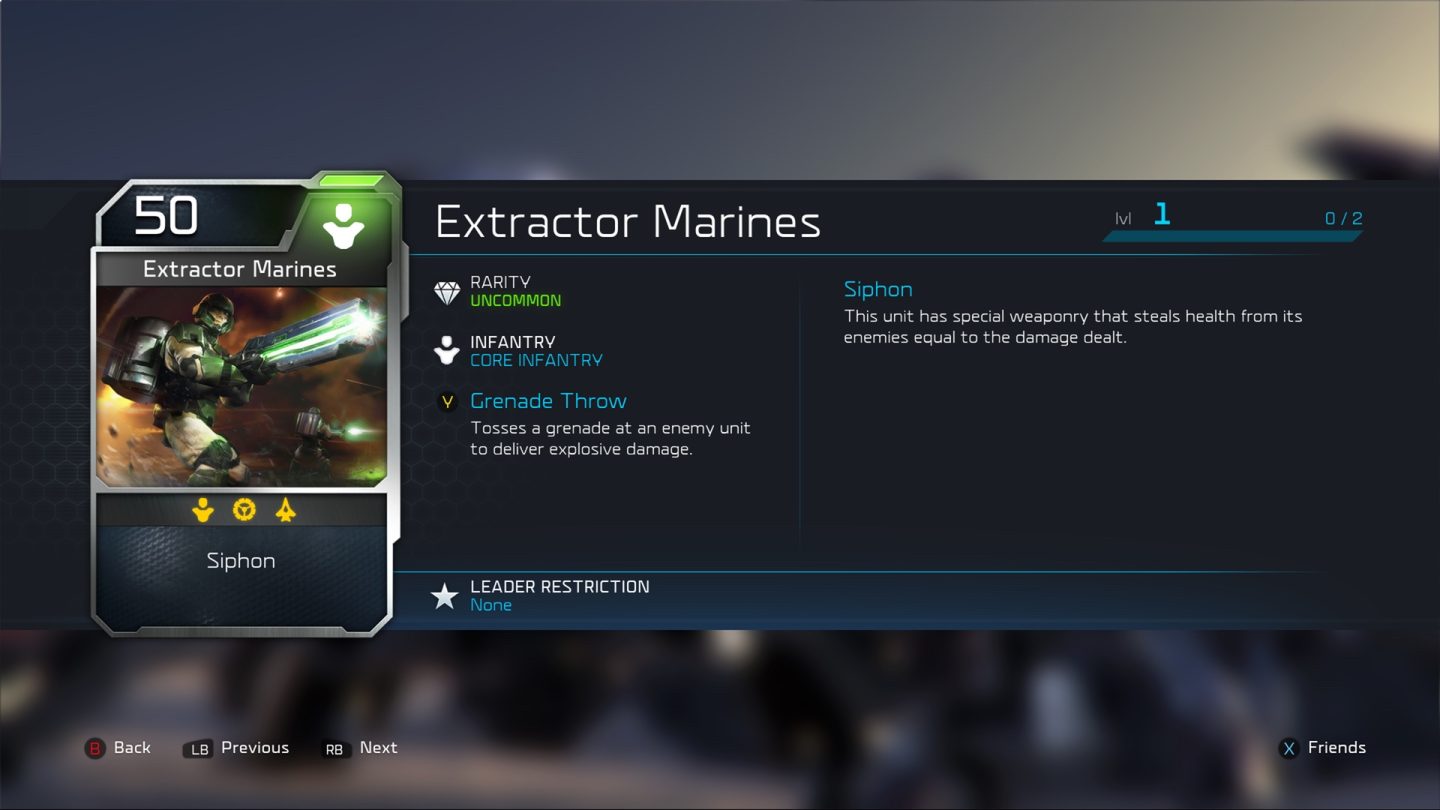Select the yellow aircraft effectiveness icon

(x=285, y=511)
